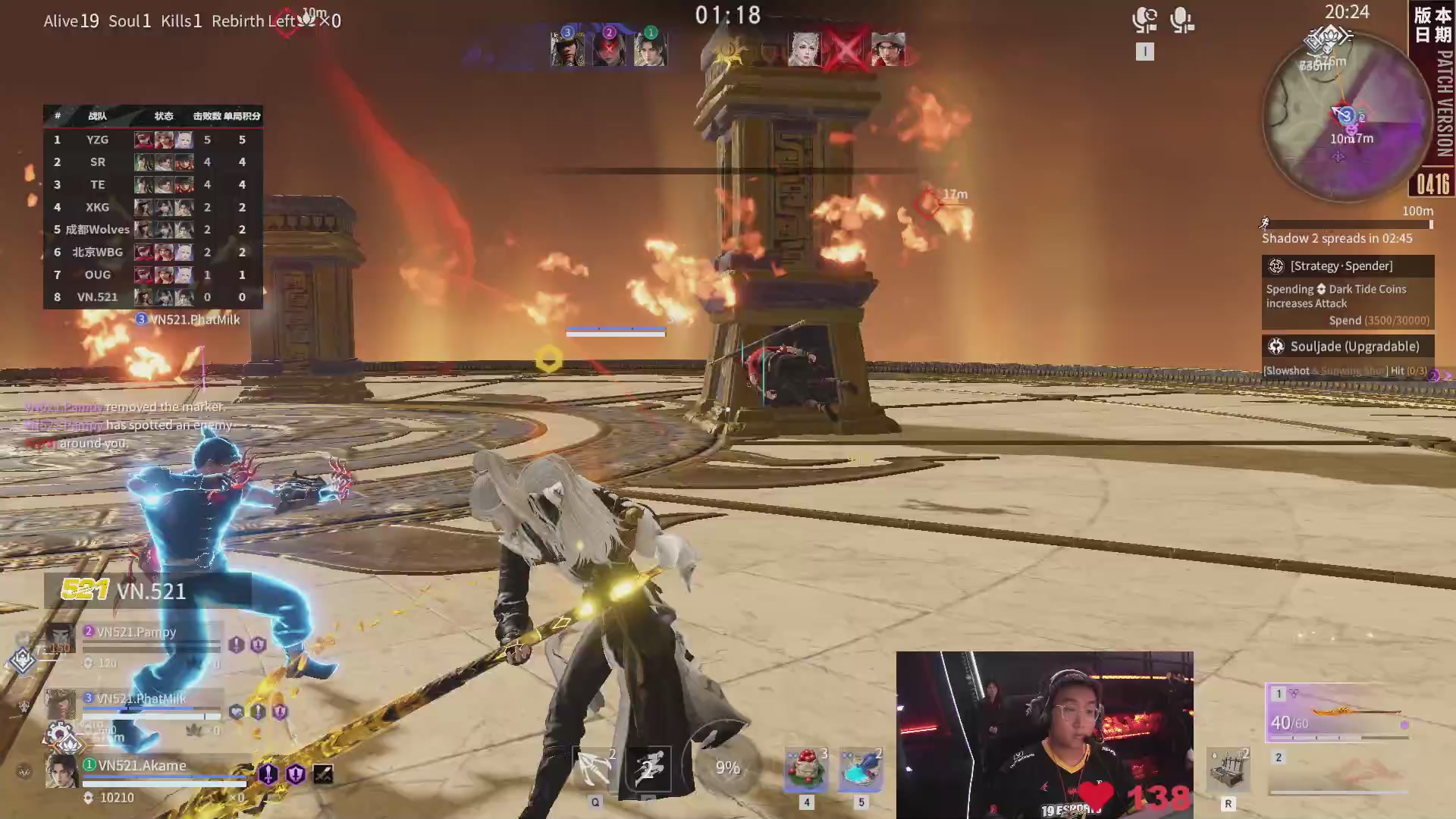This screenshot has width=1456, height=819.
Task: Select teammate VN521.Pampy in squad list
Action: pos(136,632)
